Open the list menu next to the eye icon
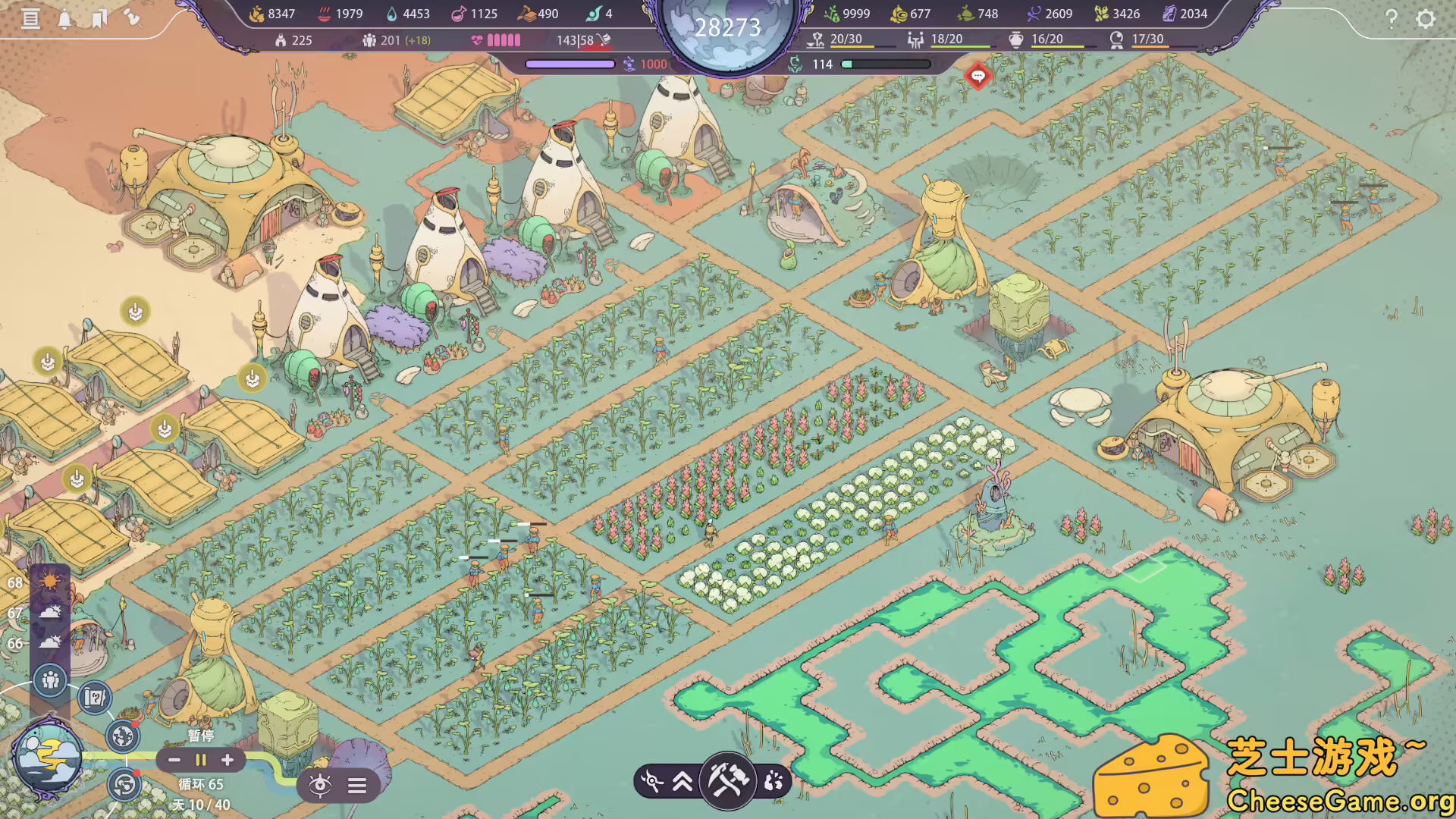Screen dimensions: 1456x819 coord(356,785)
